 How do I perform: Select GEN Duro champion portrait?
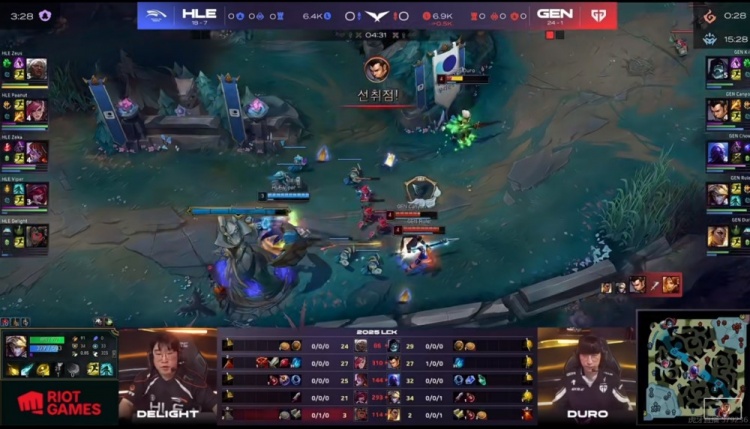coord(717,236)
